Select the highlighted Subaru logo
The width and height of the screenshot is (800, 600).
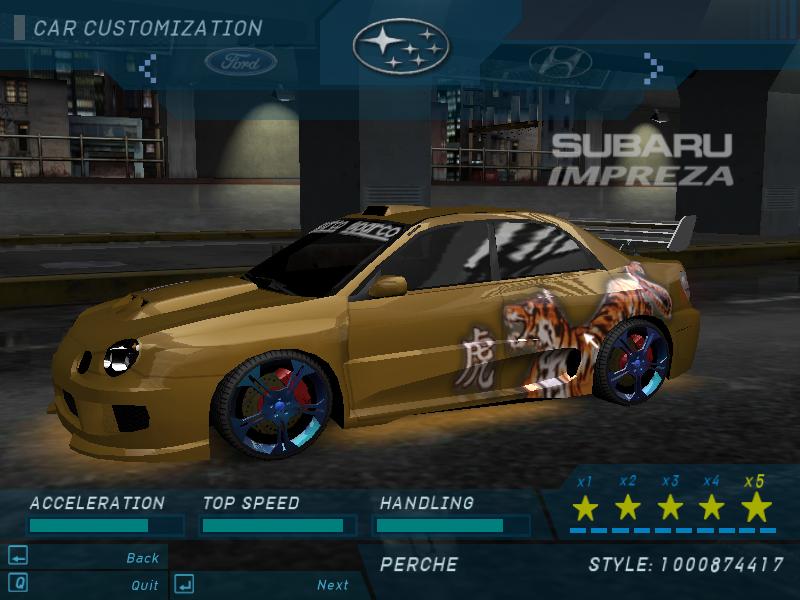pyautogui.click(x=401, y=45)
